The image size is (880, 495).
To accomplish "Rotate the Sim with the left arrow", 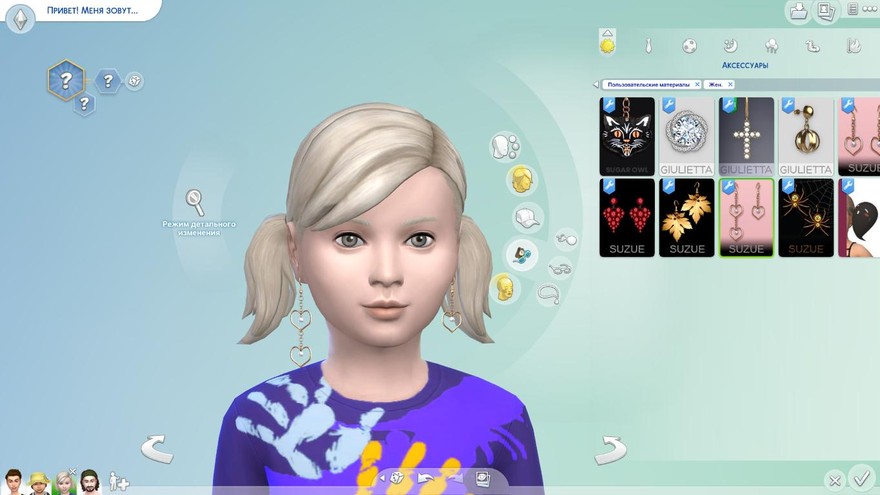I will tap(157, 449).
